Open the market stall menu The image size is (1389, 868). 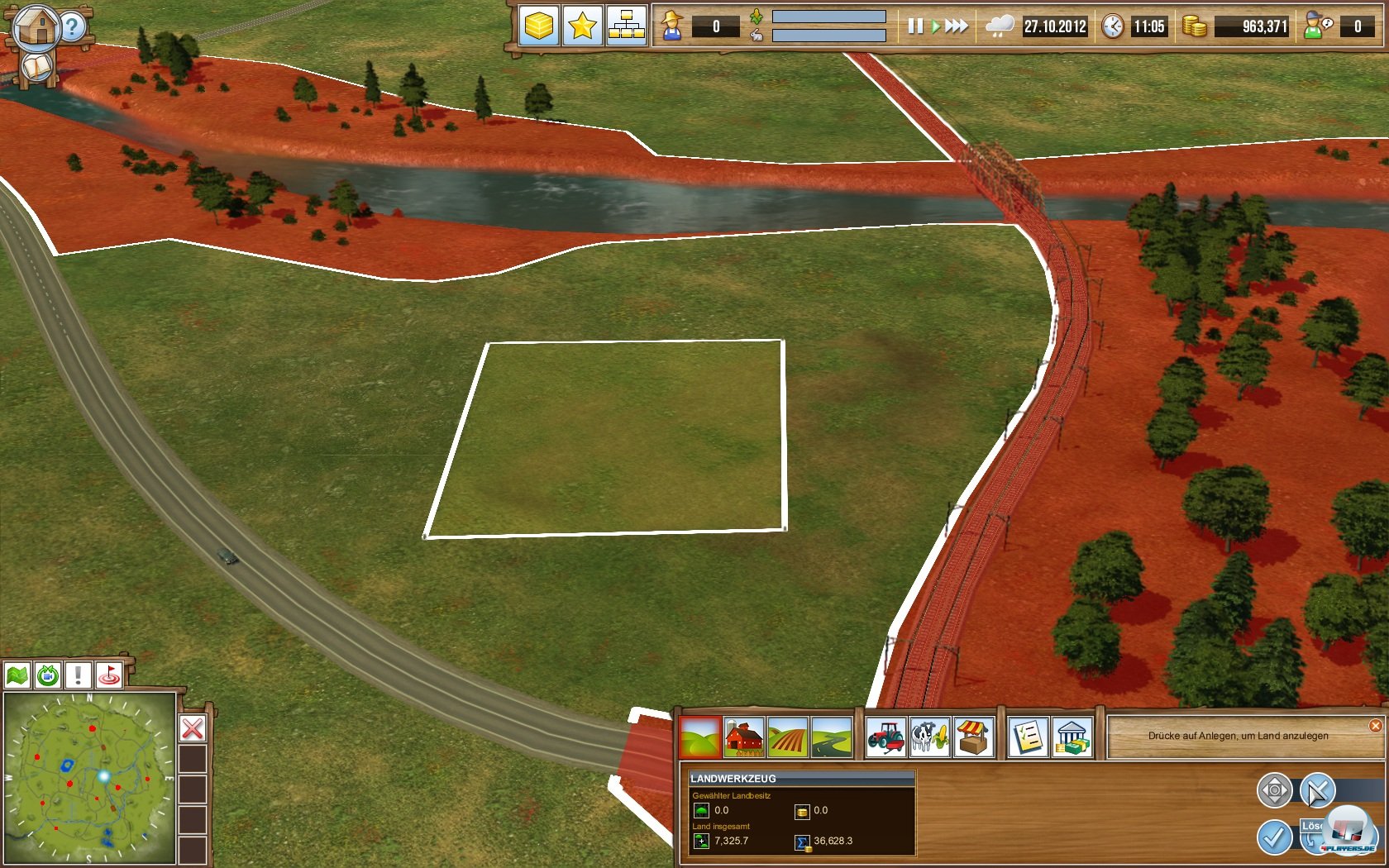(973, 736)
